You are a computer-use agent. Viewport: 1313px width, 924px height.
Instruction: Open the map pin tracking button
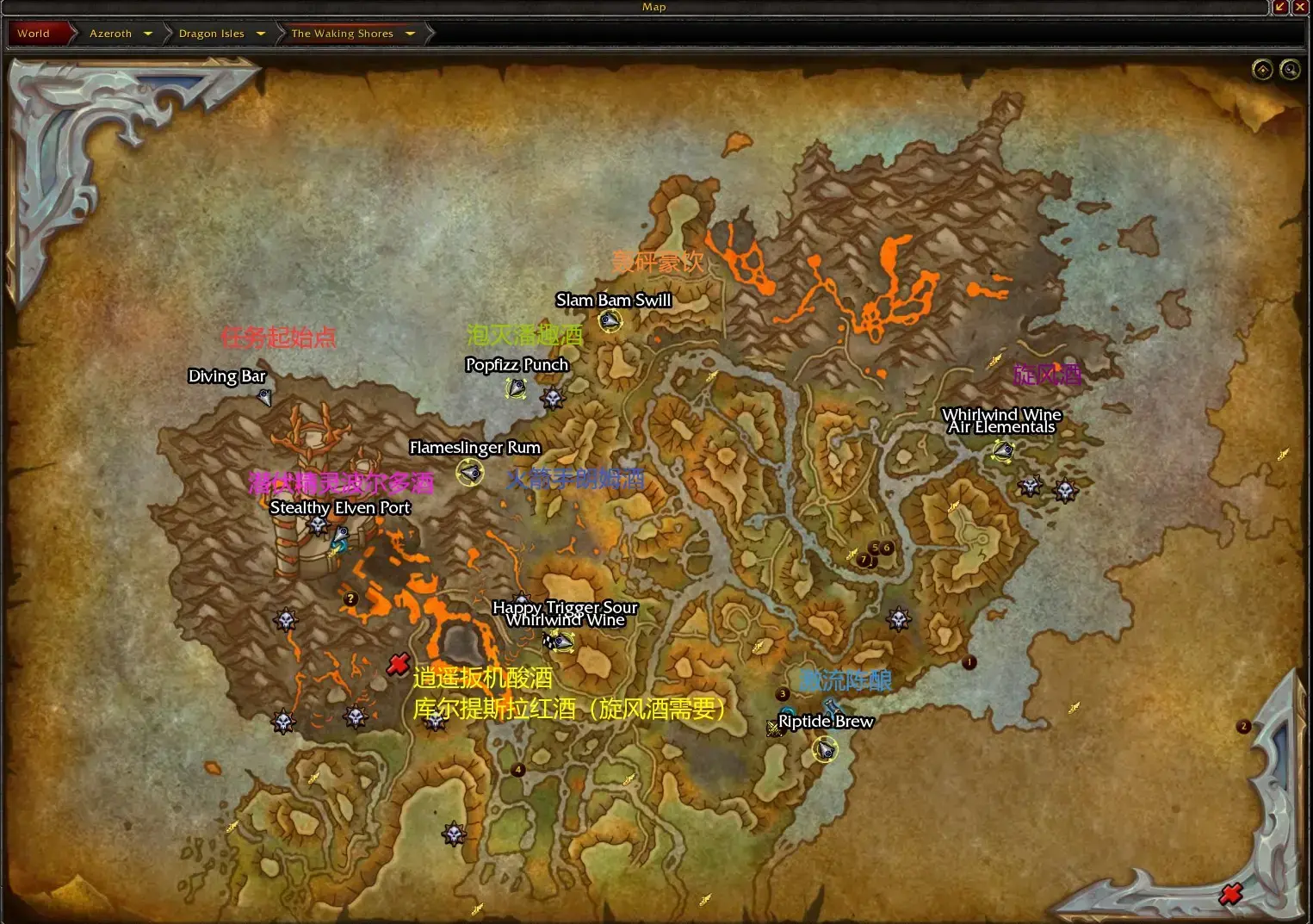point(1262,70)
